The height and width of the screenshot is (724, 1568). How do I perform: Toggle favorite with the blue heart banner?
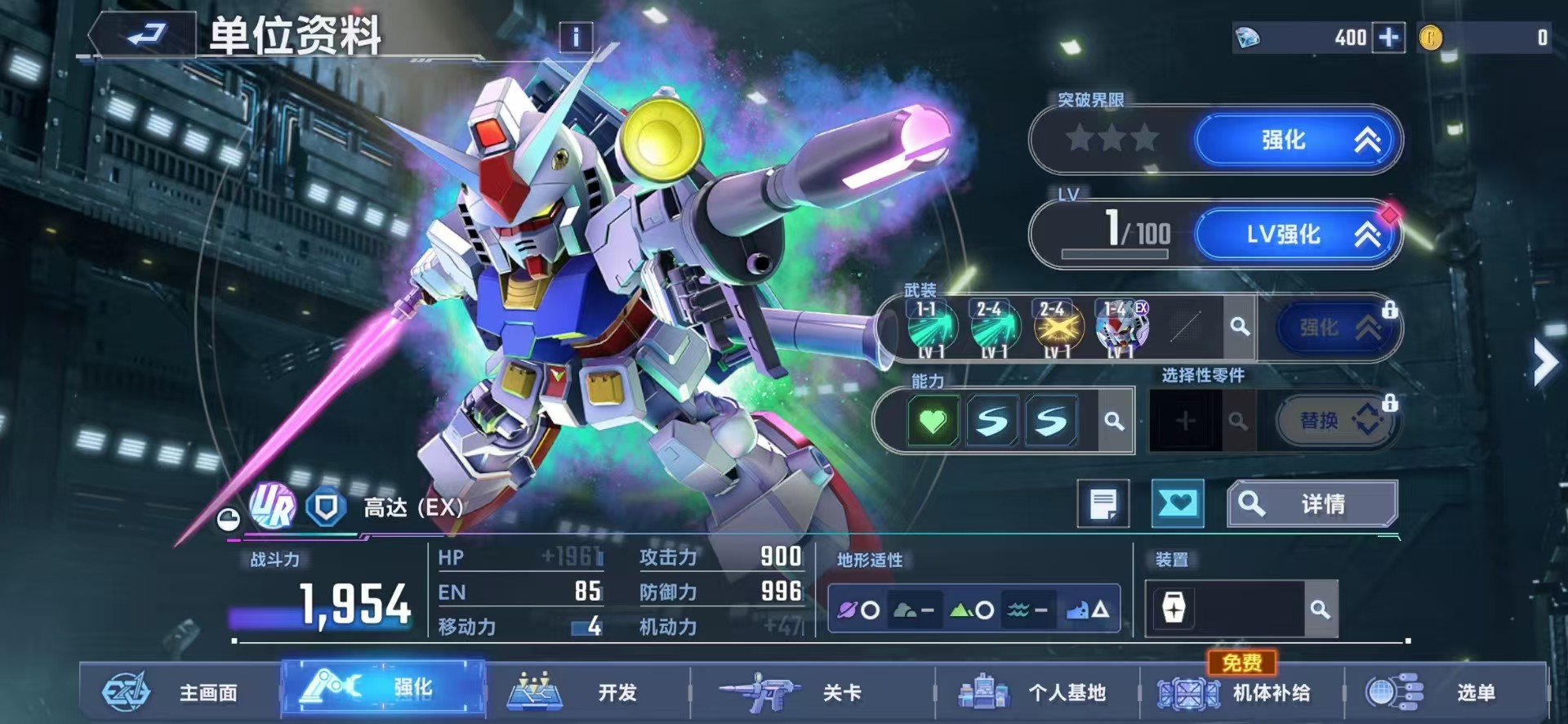1176,503
